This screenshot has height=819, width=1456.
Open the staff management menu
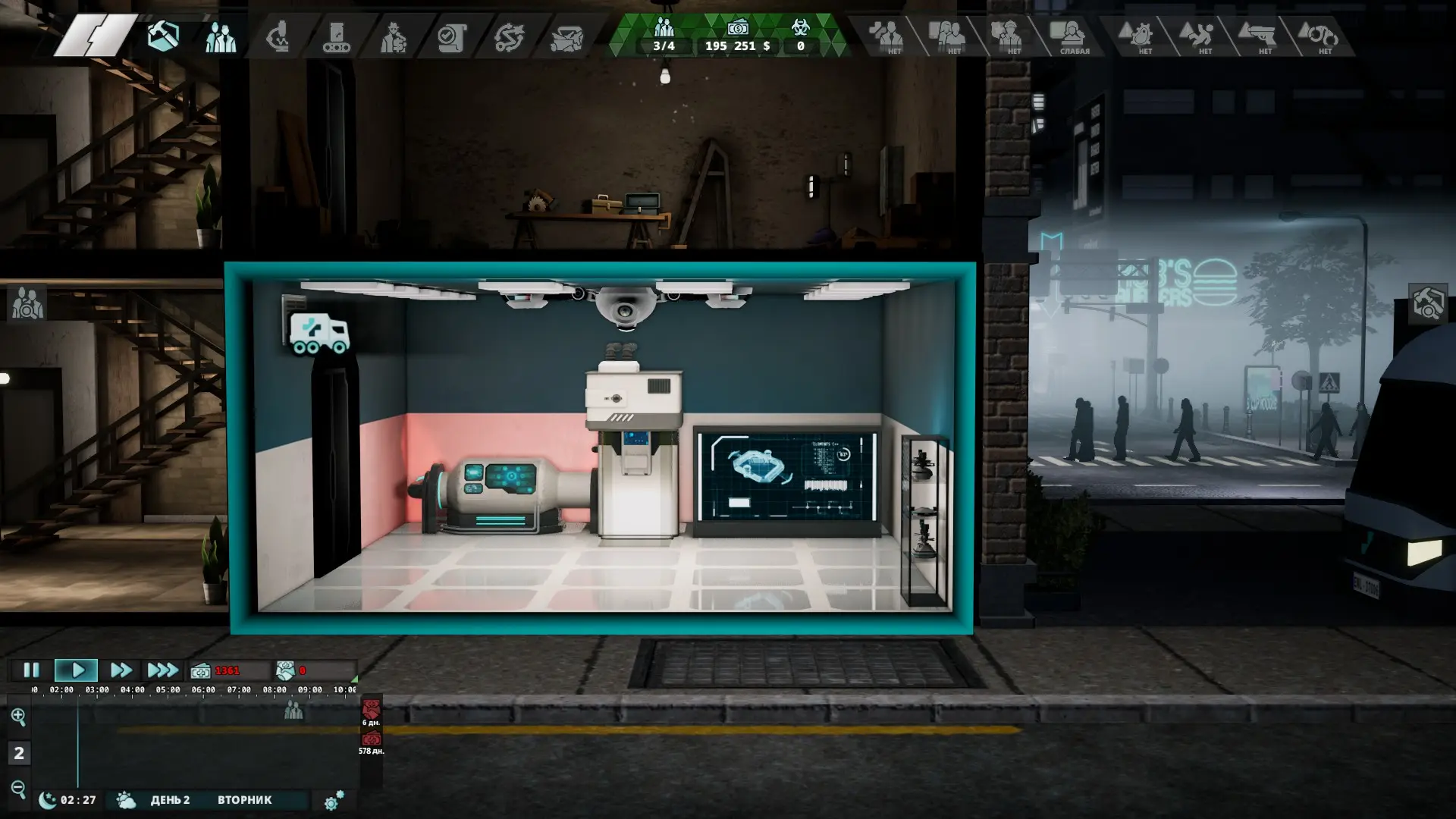pyautogui.click(x=221, y=36)
